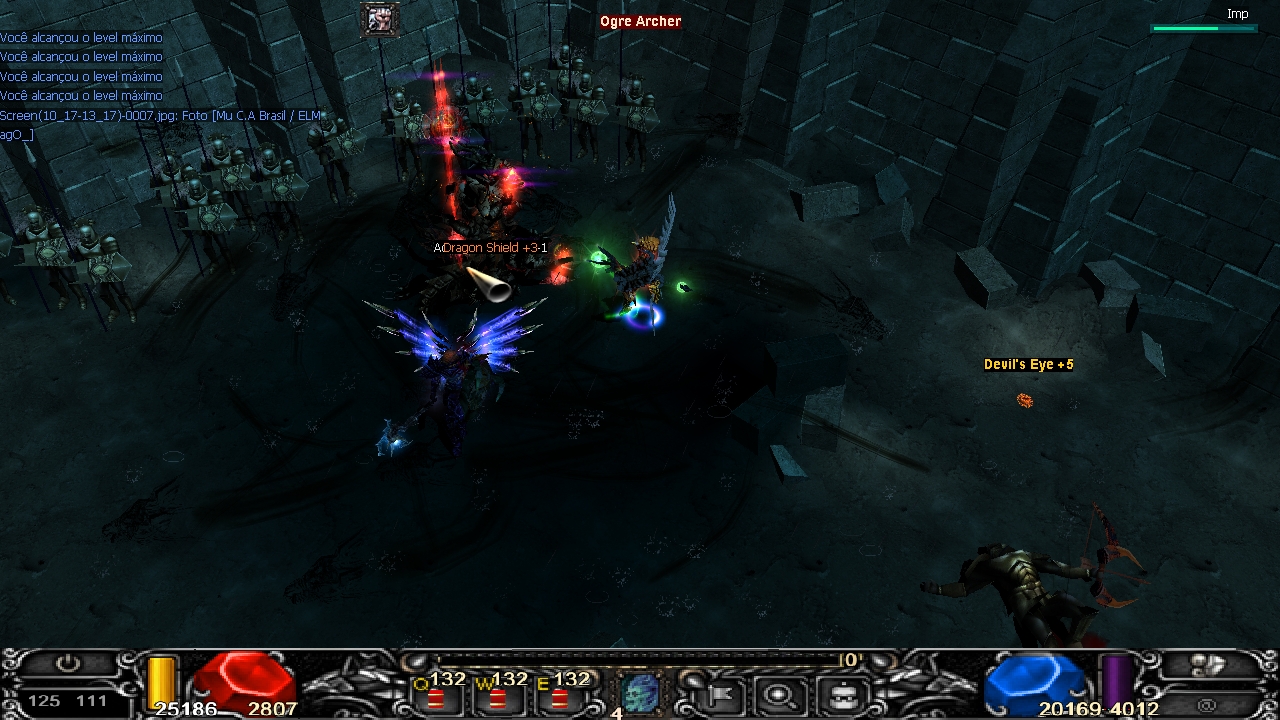Use the potion in the E hotkey slot
Viewport: 1280px width, 720px height.
pos(560,695)
